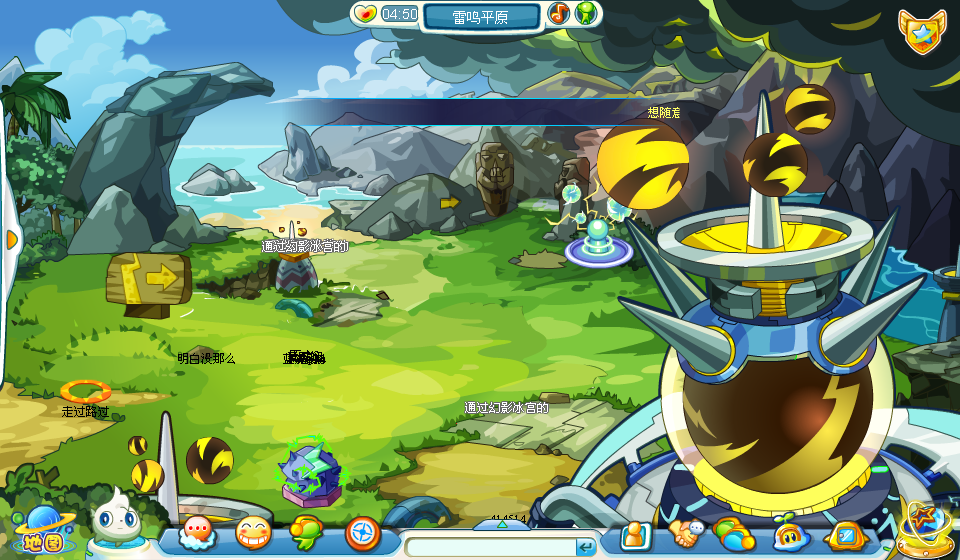Screen dimensions: 960x560
Task: Open the winged star shield badge
Action: 920,33
